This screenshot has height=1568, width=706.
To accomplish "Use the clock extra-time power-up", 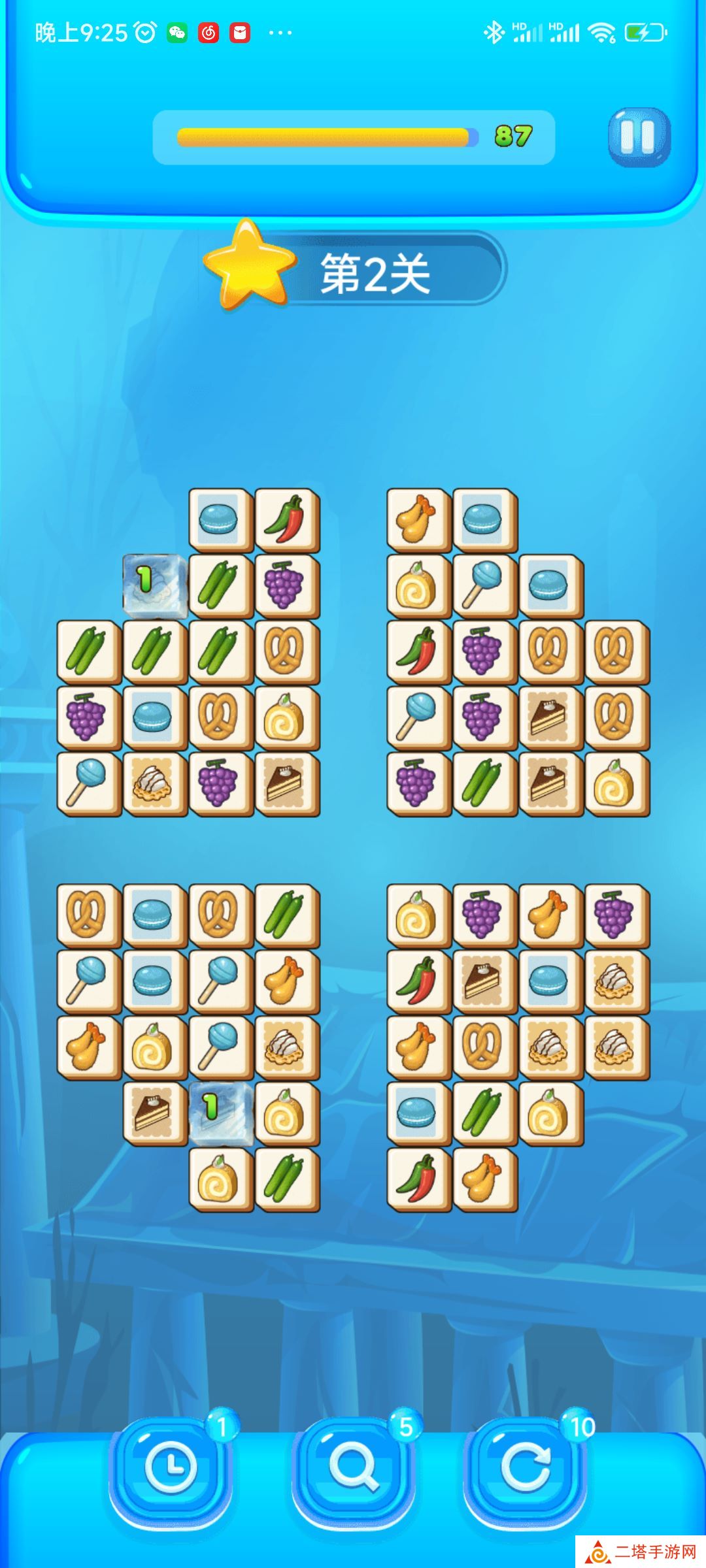I will tap(171, 1467).
